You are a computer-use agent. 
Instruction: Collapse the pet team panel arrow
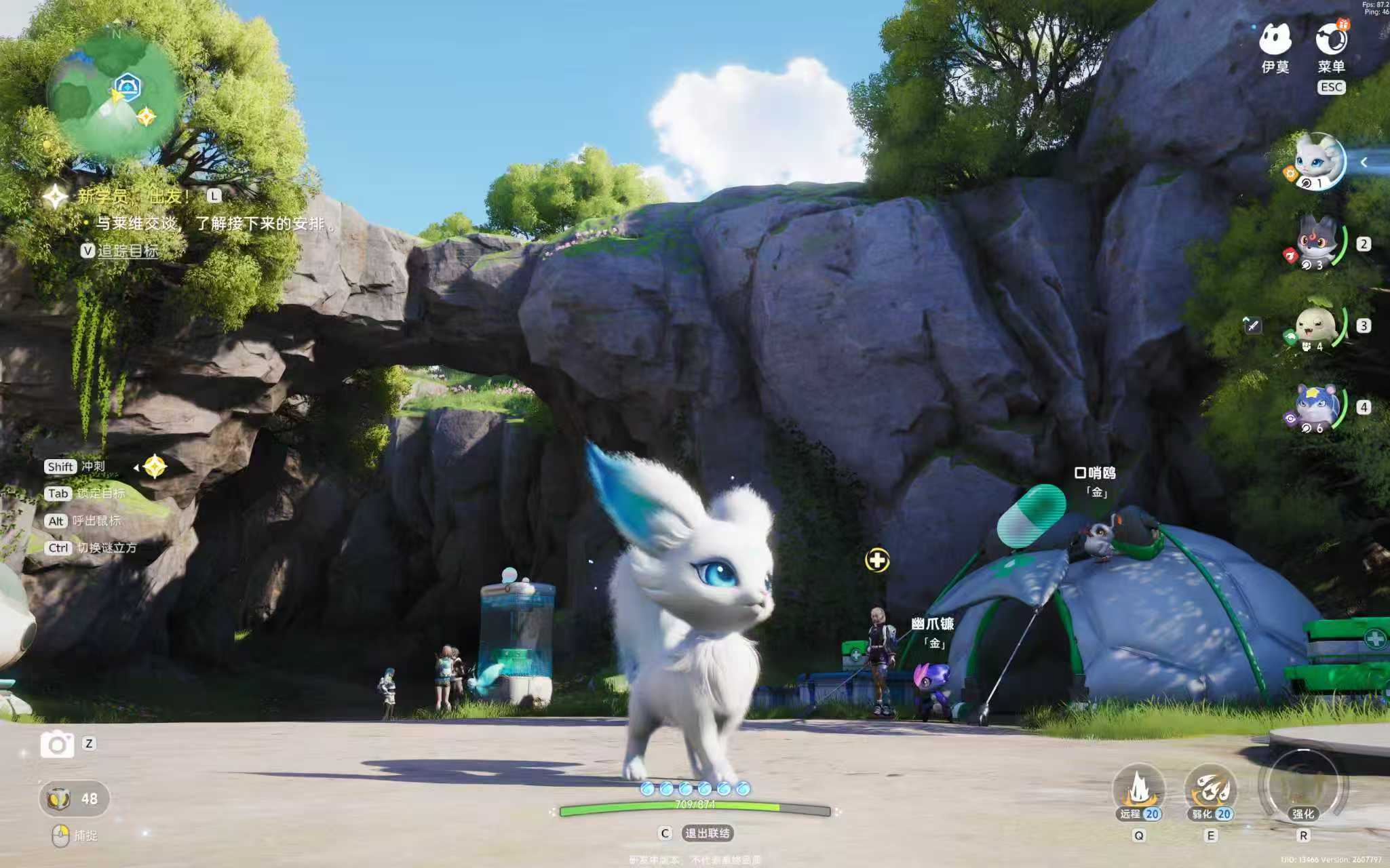(1364, 162)
